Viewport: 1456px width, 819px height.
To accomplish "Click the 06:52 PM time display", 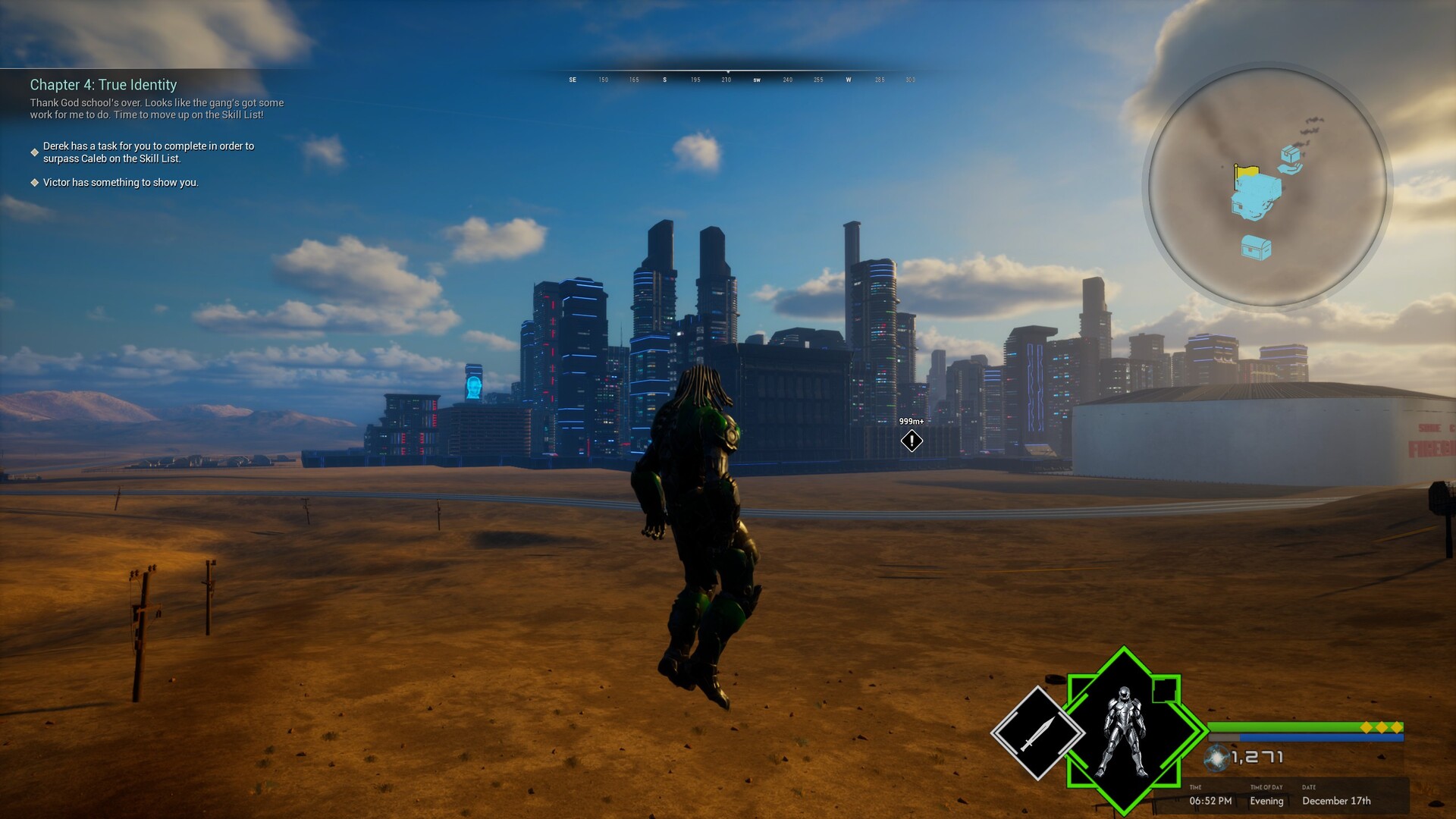I will pos(1210,801).
